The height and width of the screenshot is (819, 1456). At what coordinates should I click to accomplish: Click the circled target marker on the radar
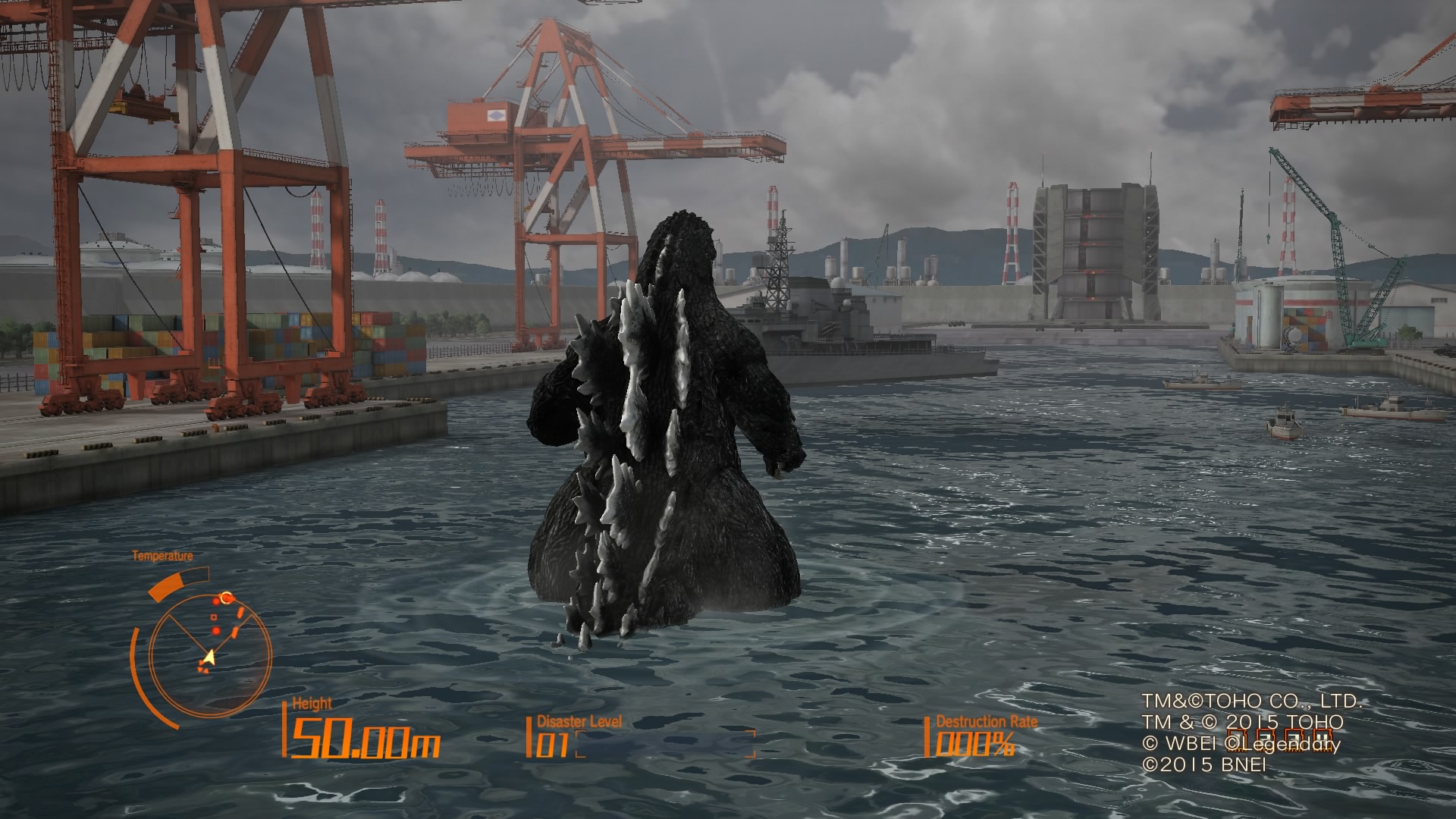point(227,597)
